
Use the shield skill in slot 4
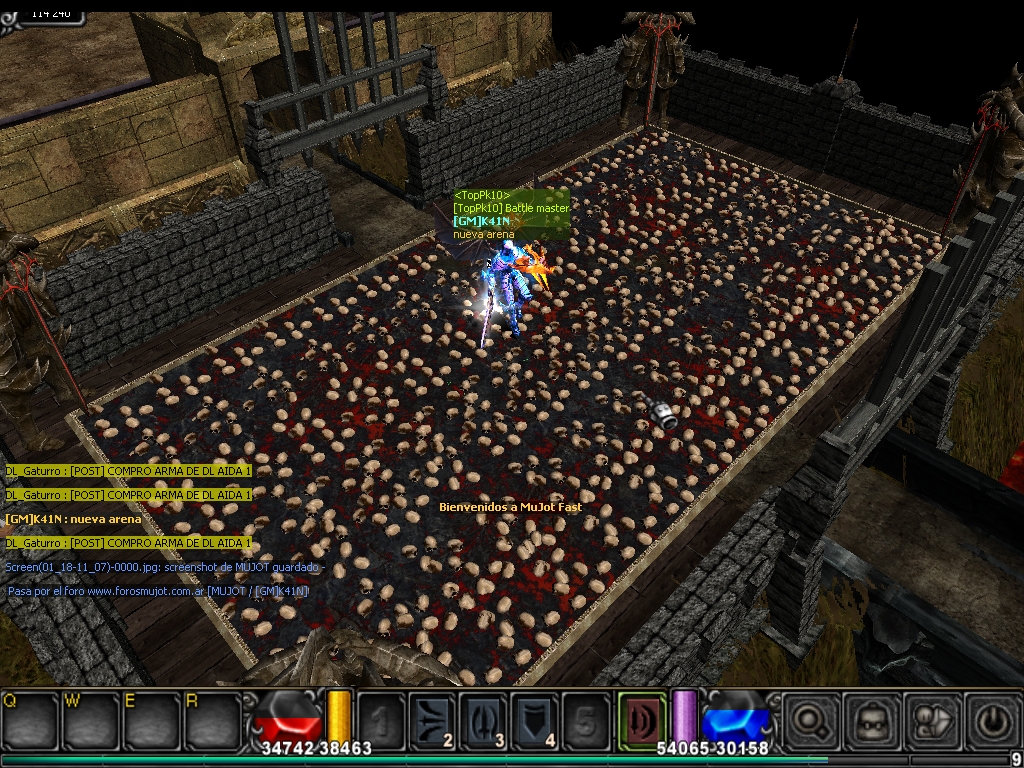pyautogui.click(x=535, y=721)
